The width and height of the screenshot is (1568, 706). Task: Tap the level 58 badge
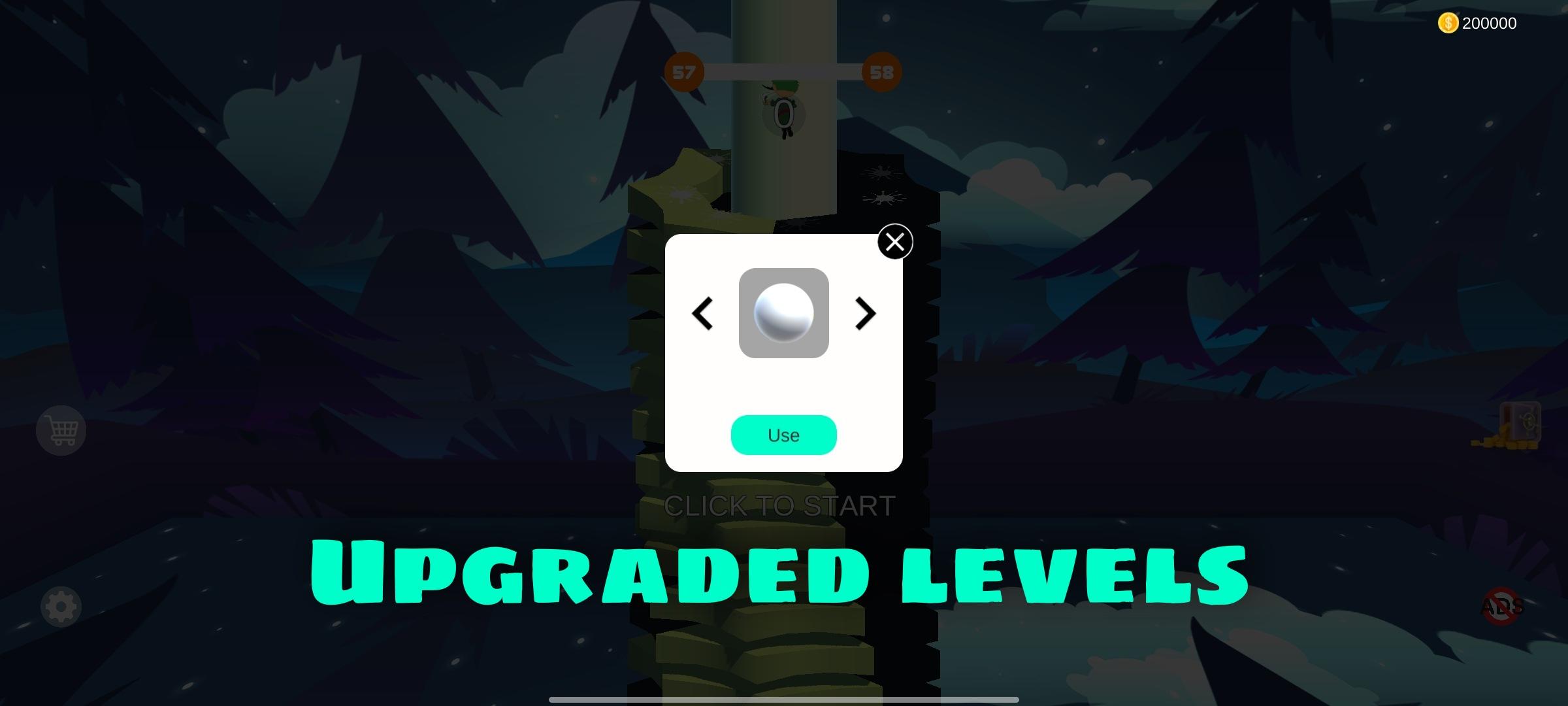pos(881,73)
